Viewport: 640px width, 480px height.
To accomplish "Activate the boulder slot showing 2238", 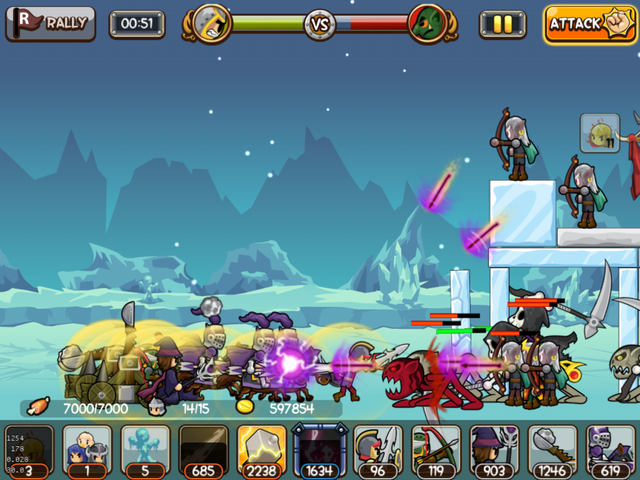I will click(261, 450).
